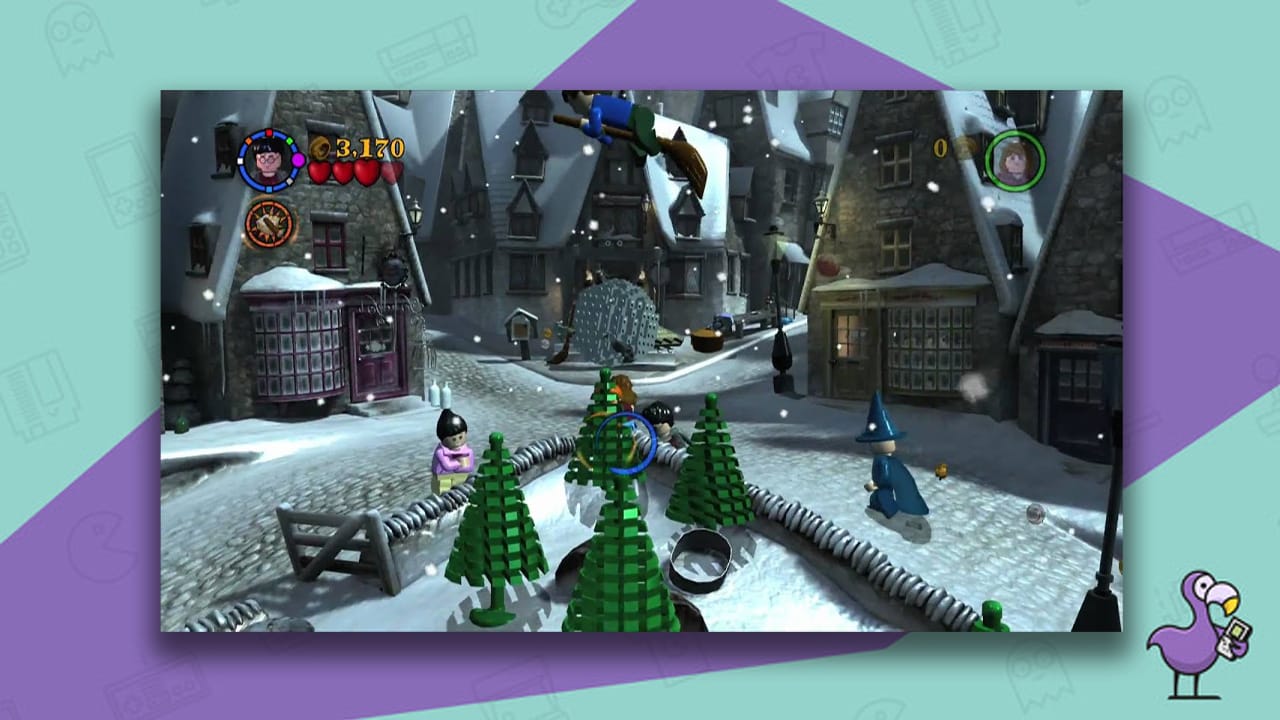
Task: Expand the token counter showing 0
Action: click(x=940, y=148)
